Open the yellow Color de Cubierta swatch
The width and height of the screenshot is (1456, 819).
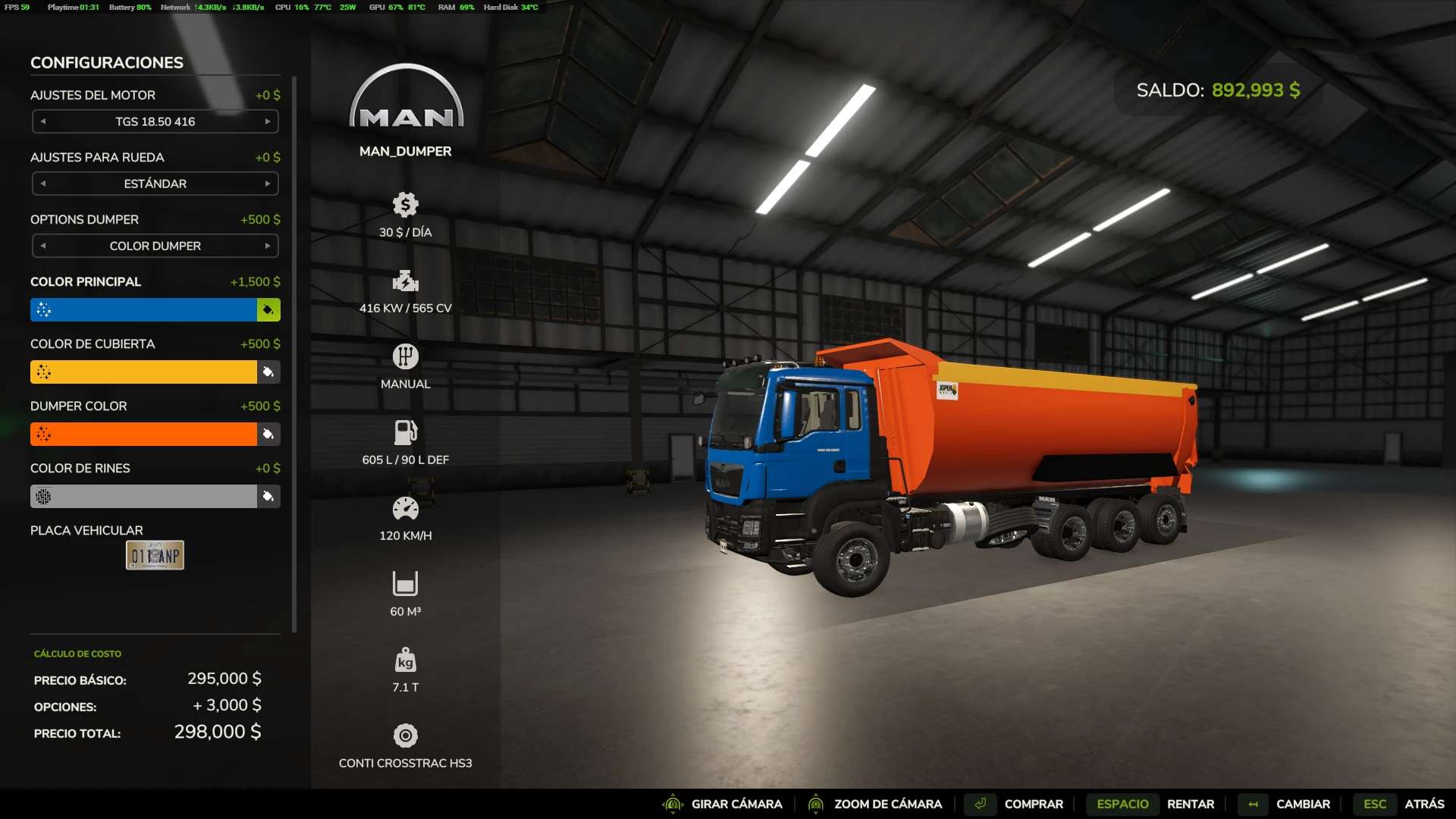143,372
